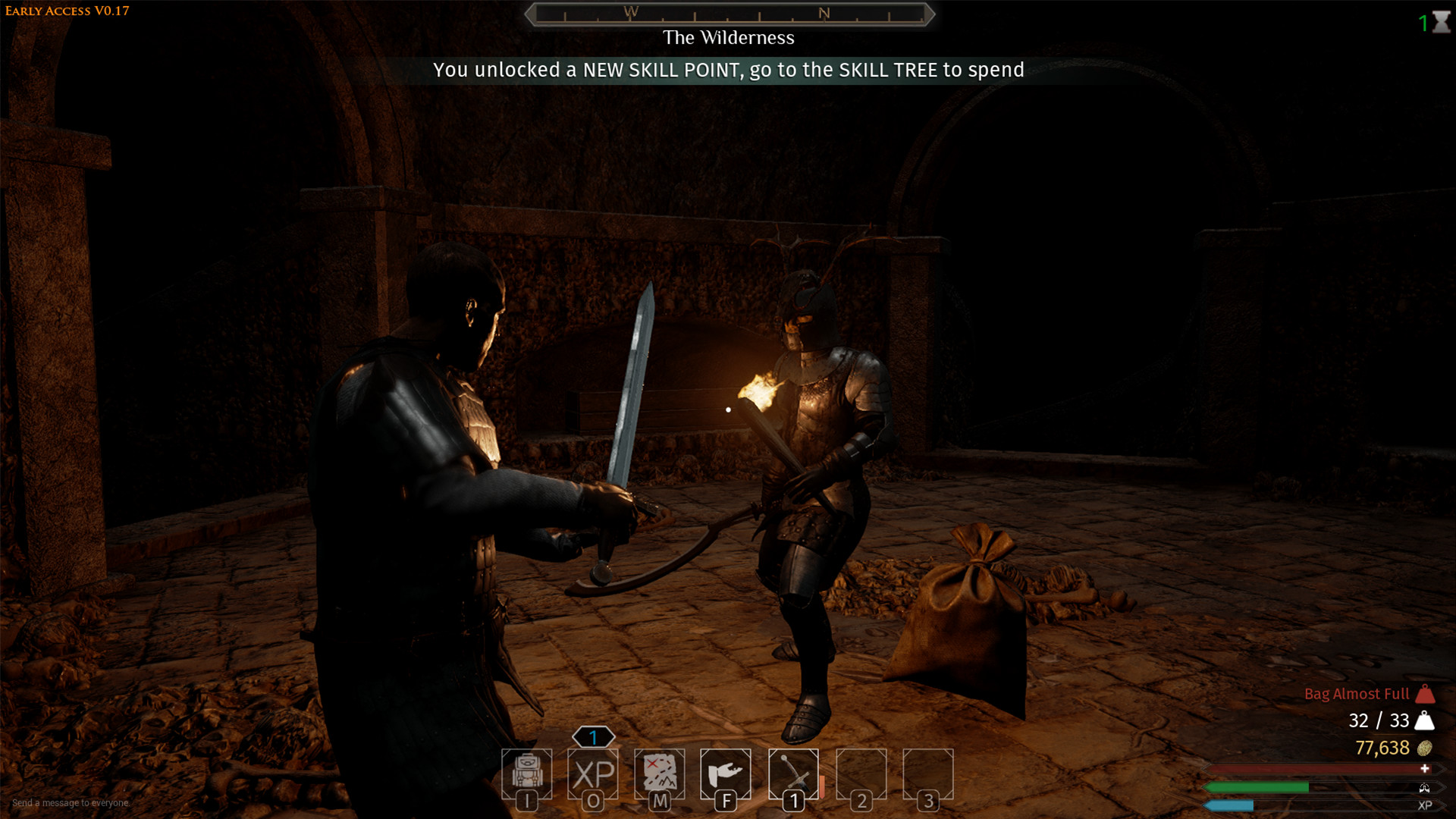Open the backpack inventory icon
The image size is (1456, 819).
(529, 775)
